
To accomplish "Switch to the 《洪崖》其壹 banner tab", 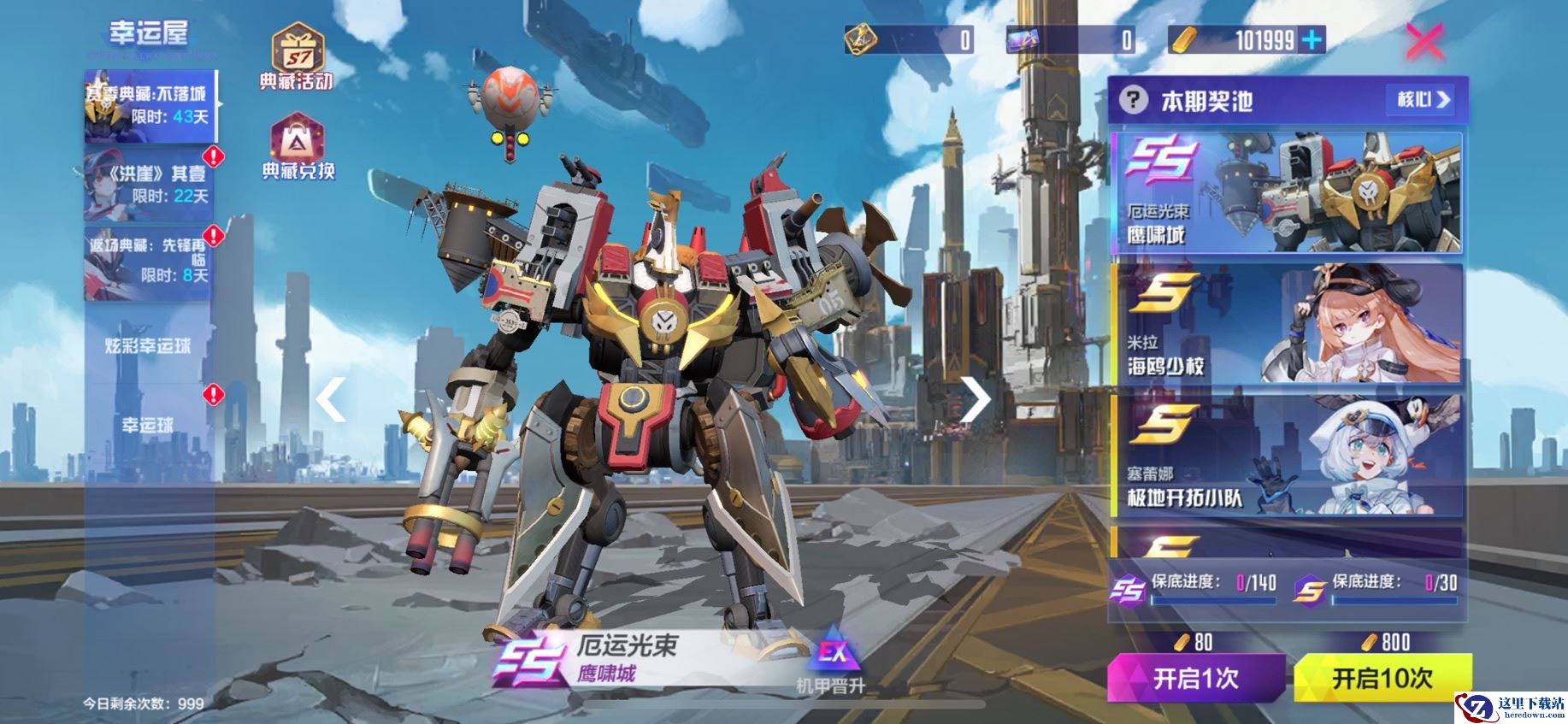I will point(149,185).
